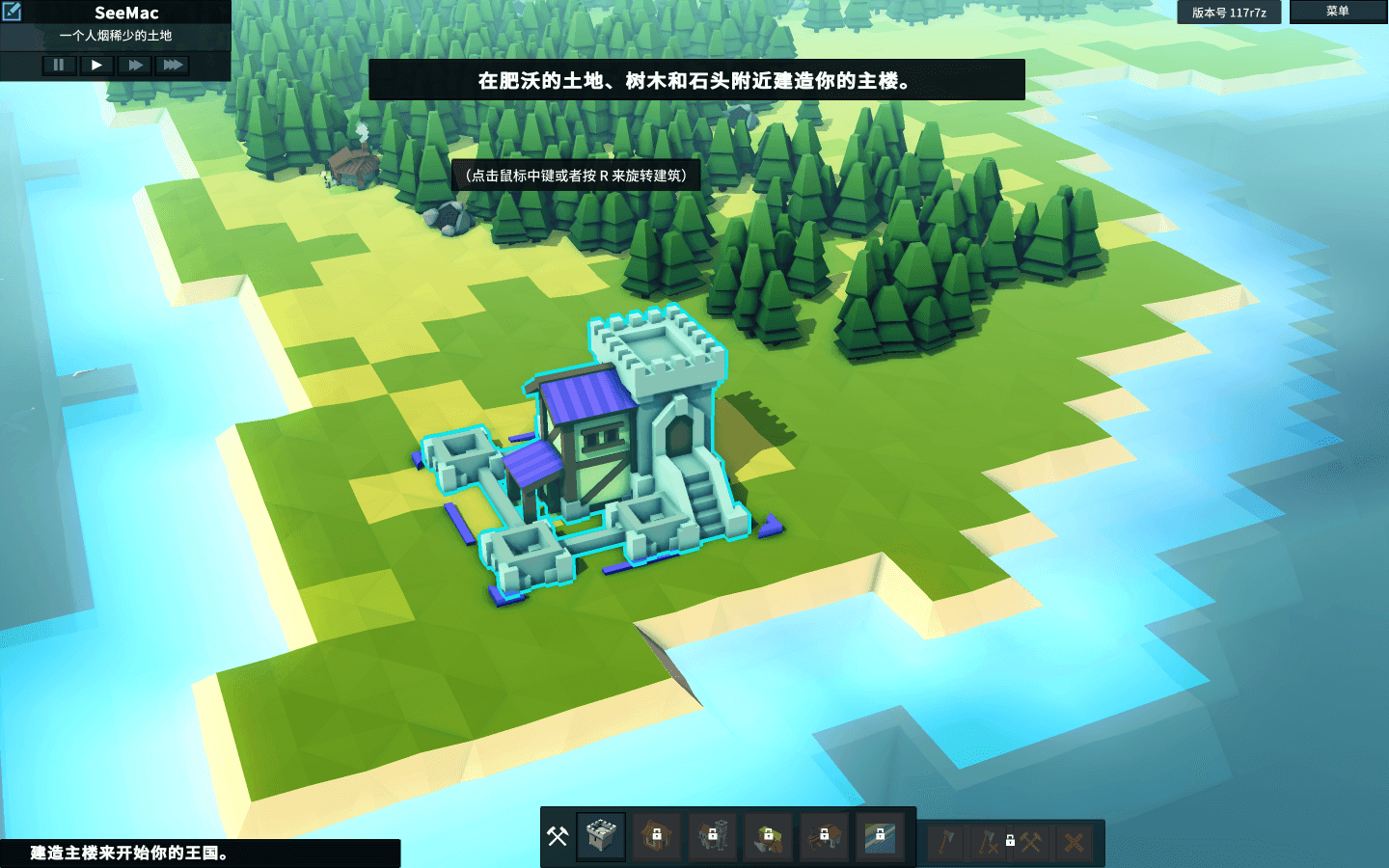Open the 菜单 menu button

click(x=1337, y=12)
